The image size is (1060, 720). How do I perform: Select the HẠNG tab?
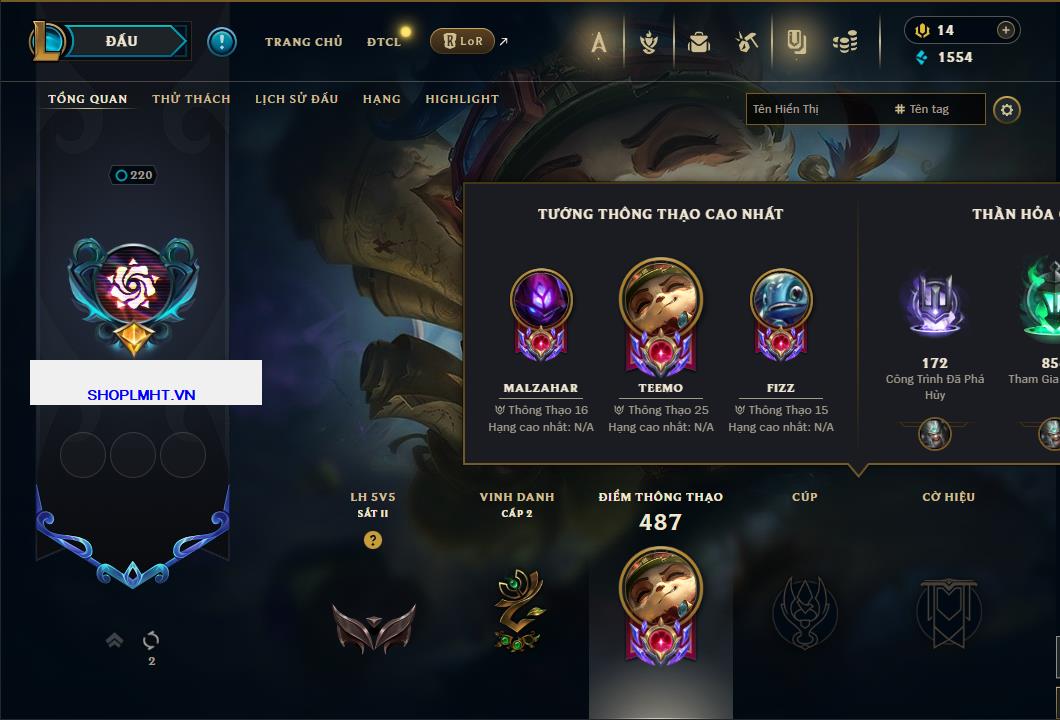(x=381, y=99)
